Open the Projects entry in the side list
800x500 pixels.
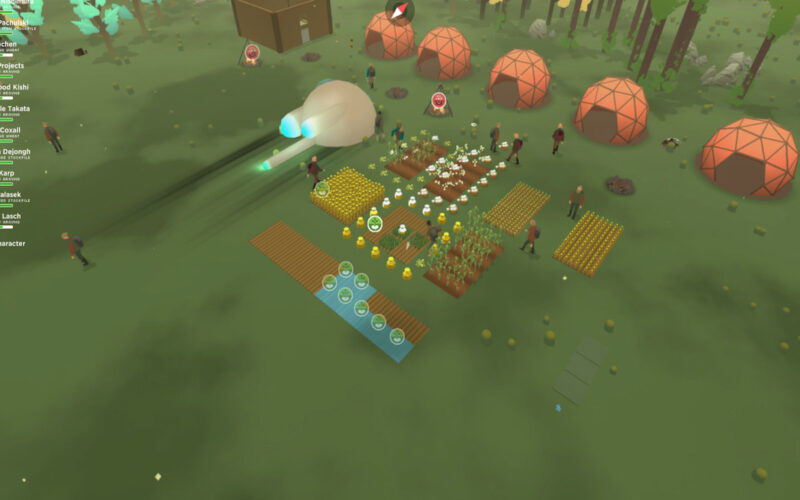pyautogui.click(x=12, y=66)
